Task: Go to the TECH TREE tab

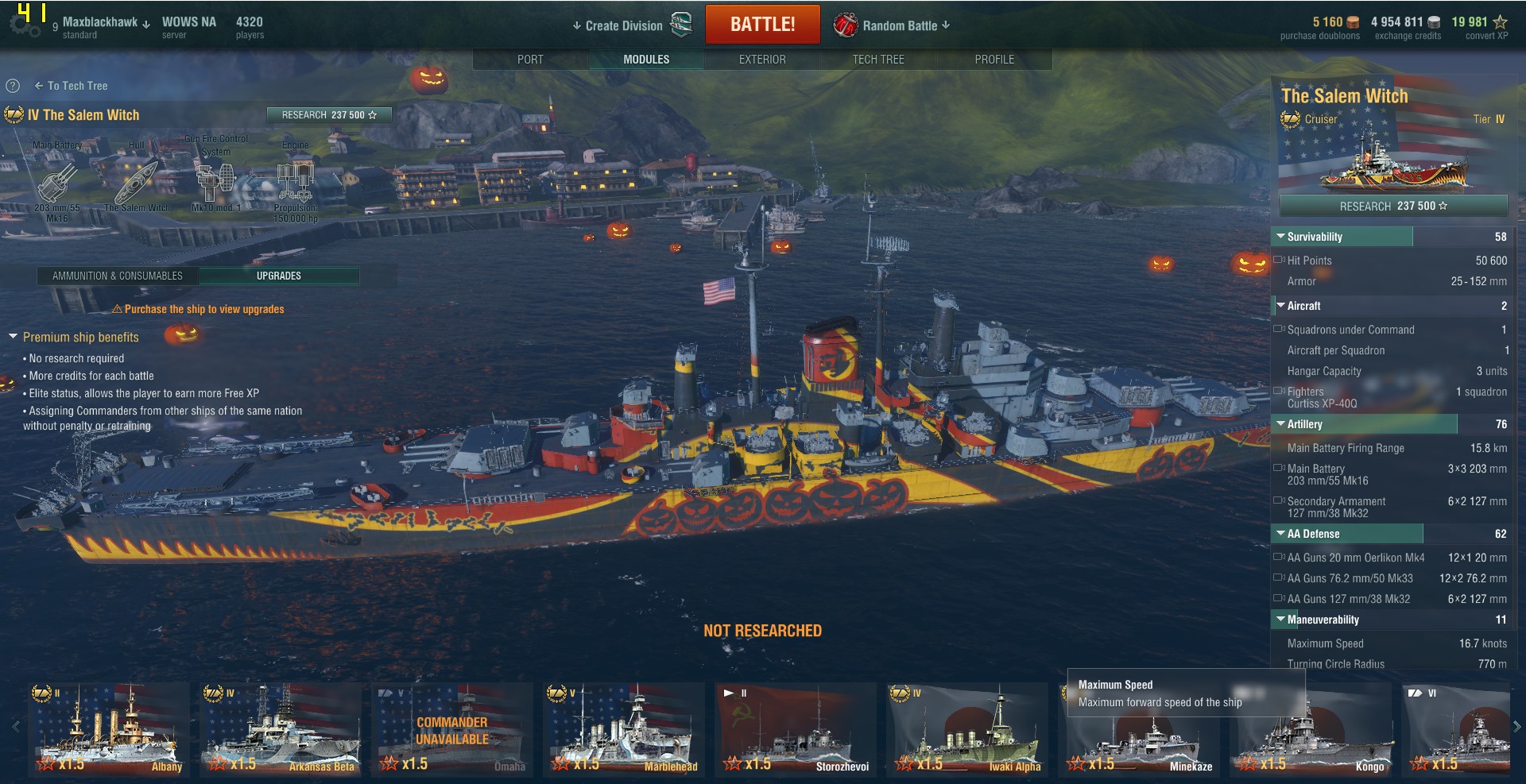Action: point(878,60)
